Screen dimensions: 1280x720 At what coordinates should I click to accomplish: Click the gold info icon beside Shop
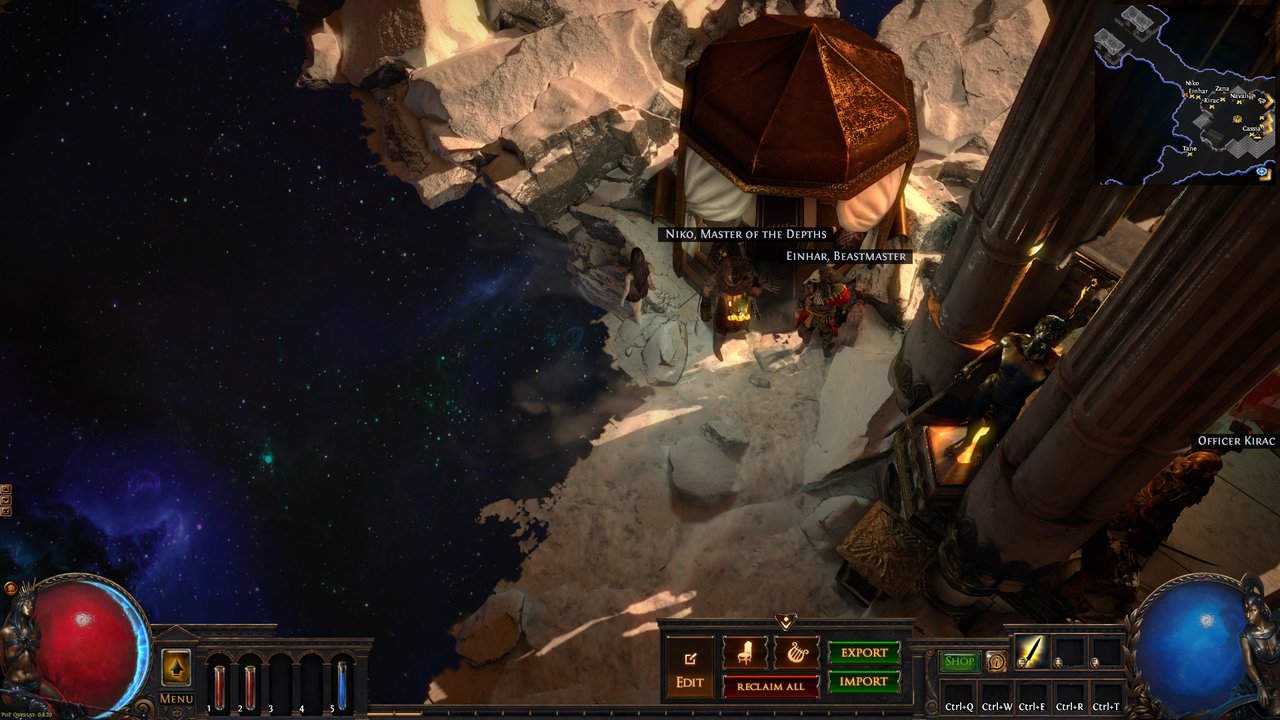click(996, 661)
